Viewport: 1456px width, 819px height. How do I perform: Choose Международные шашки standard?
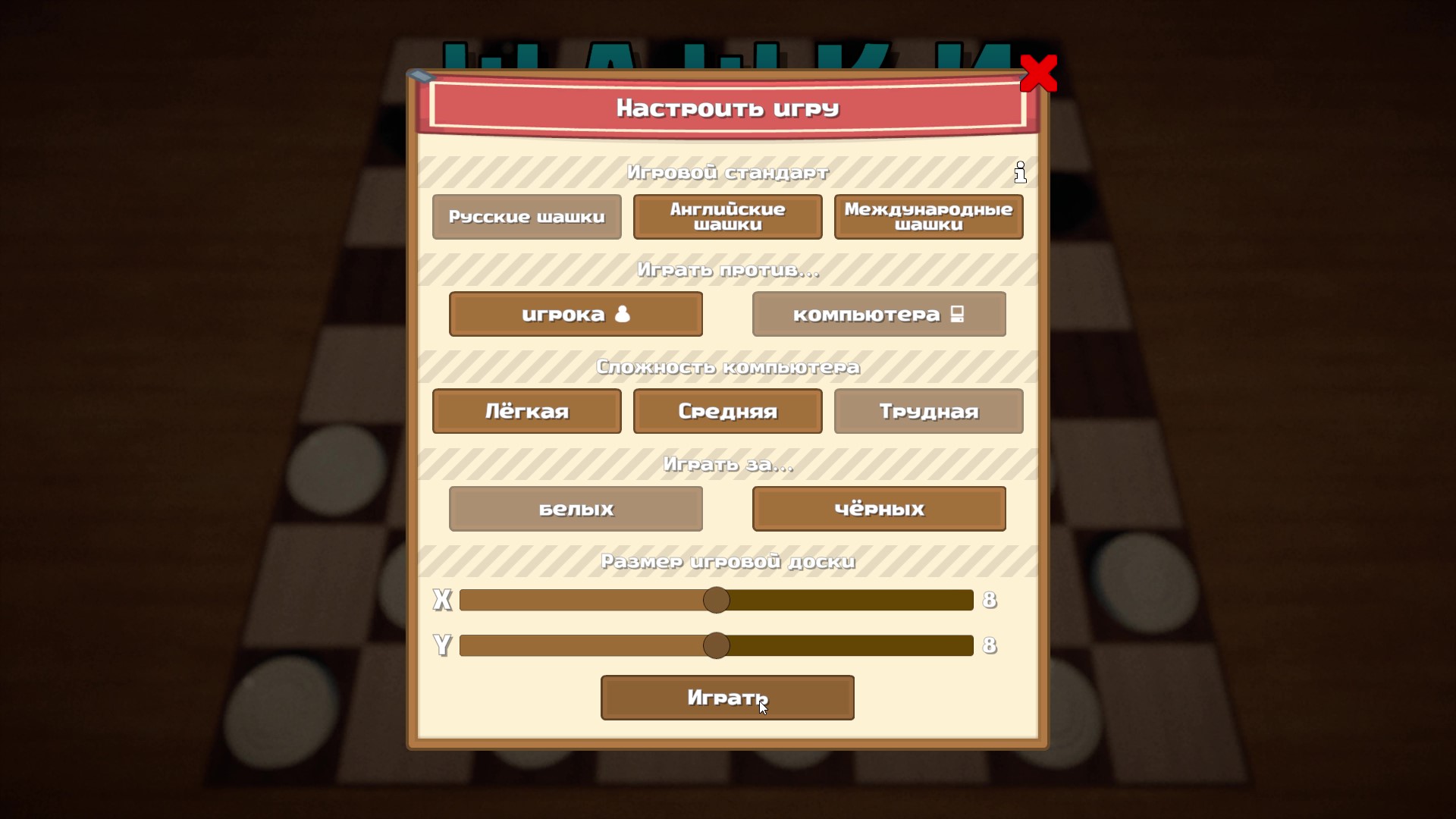[x=928, y=217]
